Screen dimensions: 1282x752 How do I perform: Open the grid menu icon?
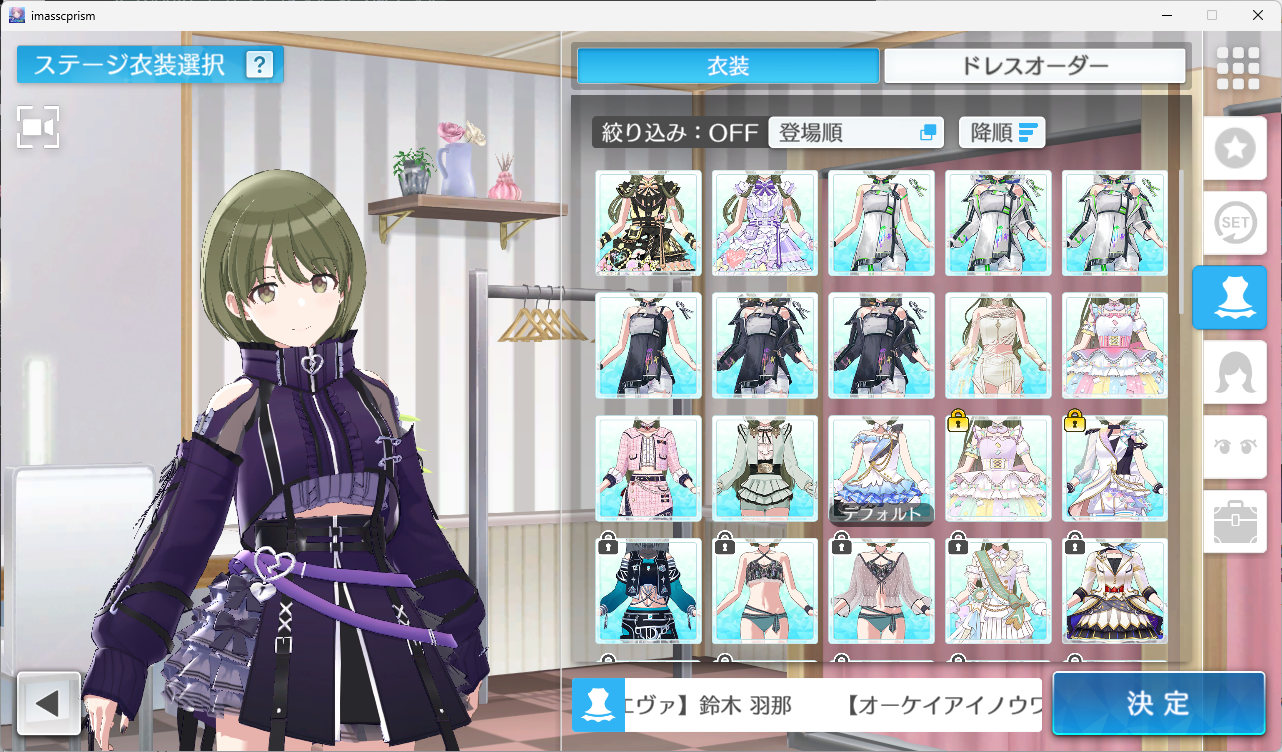(x=1237, y=68)
